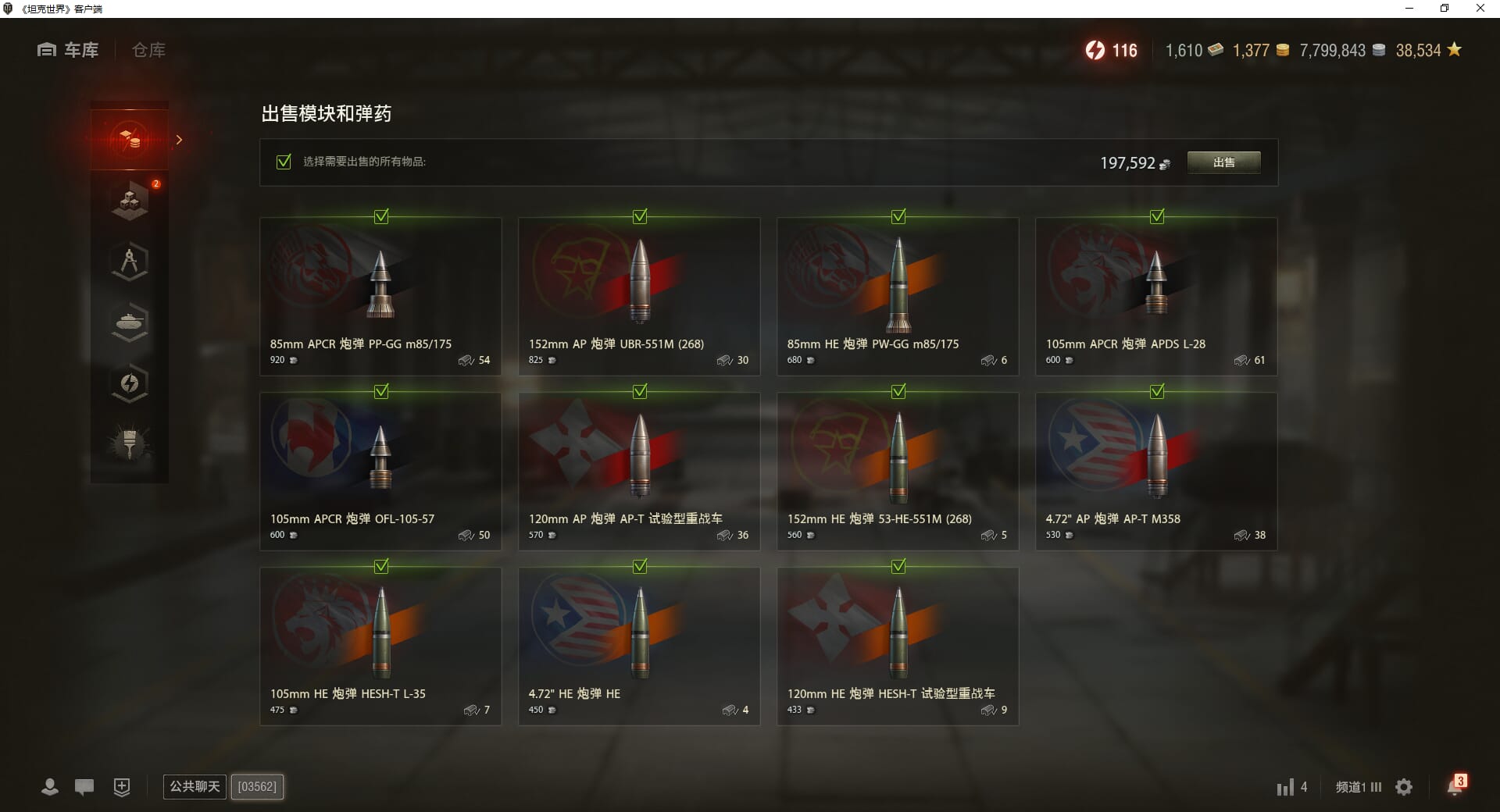Click the 出售 sell button
This screenshot has width=1500, height=812.
pyautogui.click(x=1223, y=162)
